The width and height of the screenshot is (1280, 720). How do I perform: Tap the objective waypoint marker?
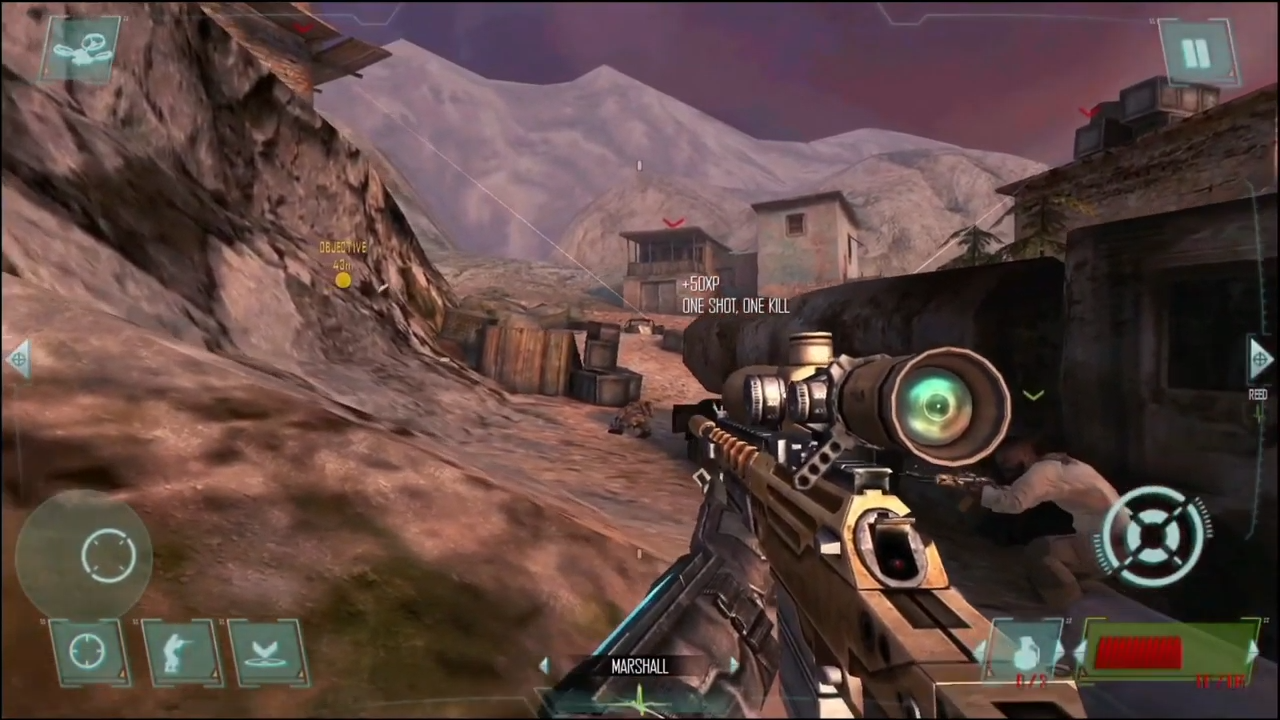(x=343, y=281)
